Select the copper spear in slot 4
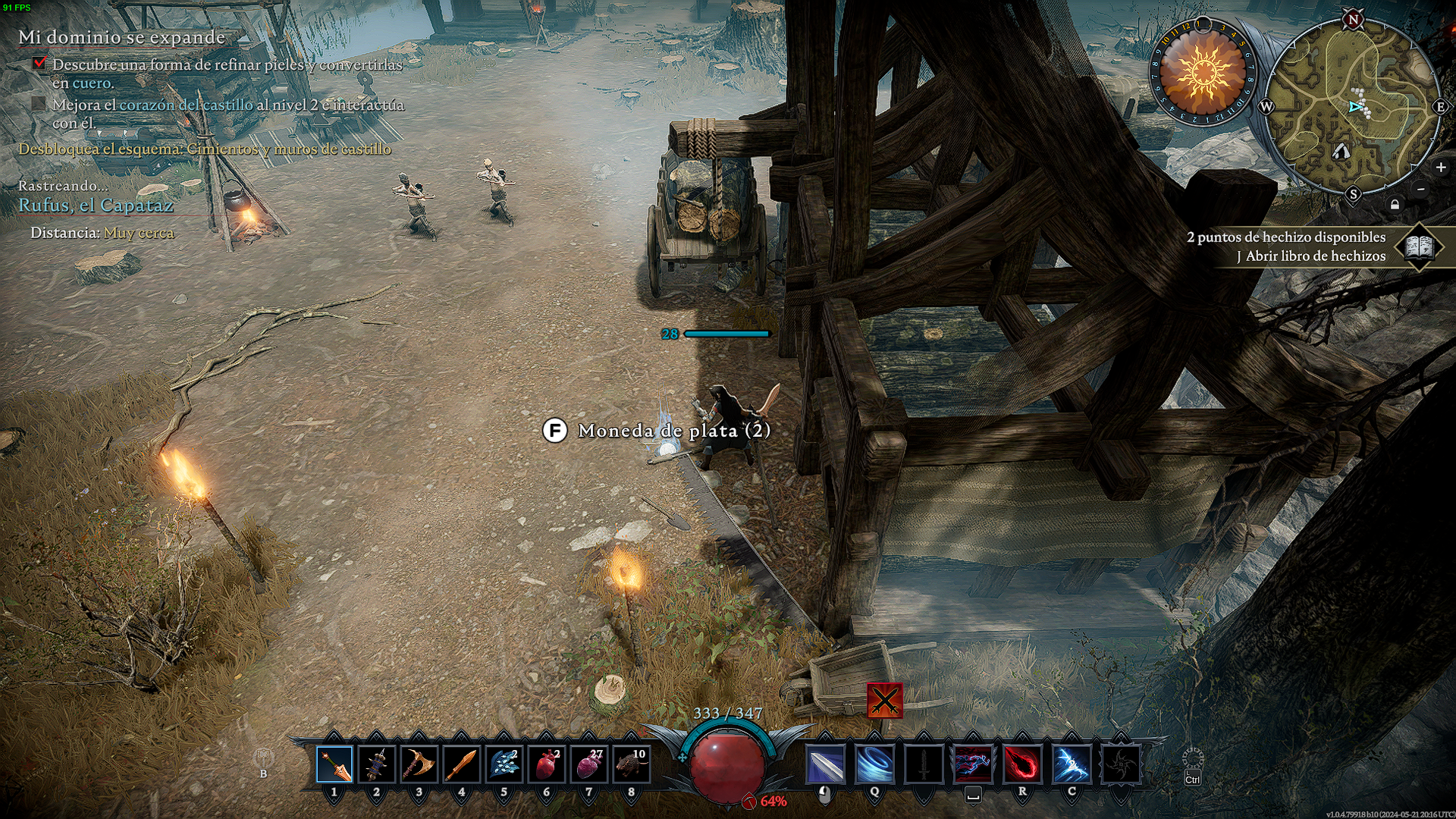 pyautogui.click(x=461, y=764)
